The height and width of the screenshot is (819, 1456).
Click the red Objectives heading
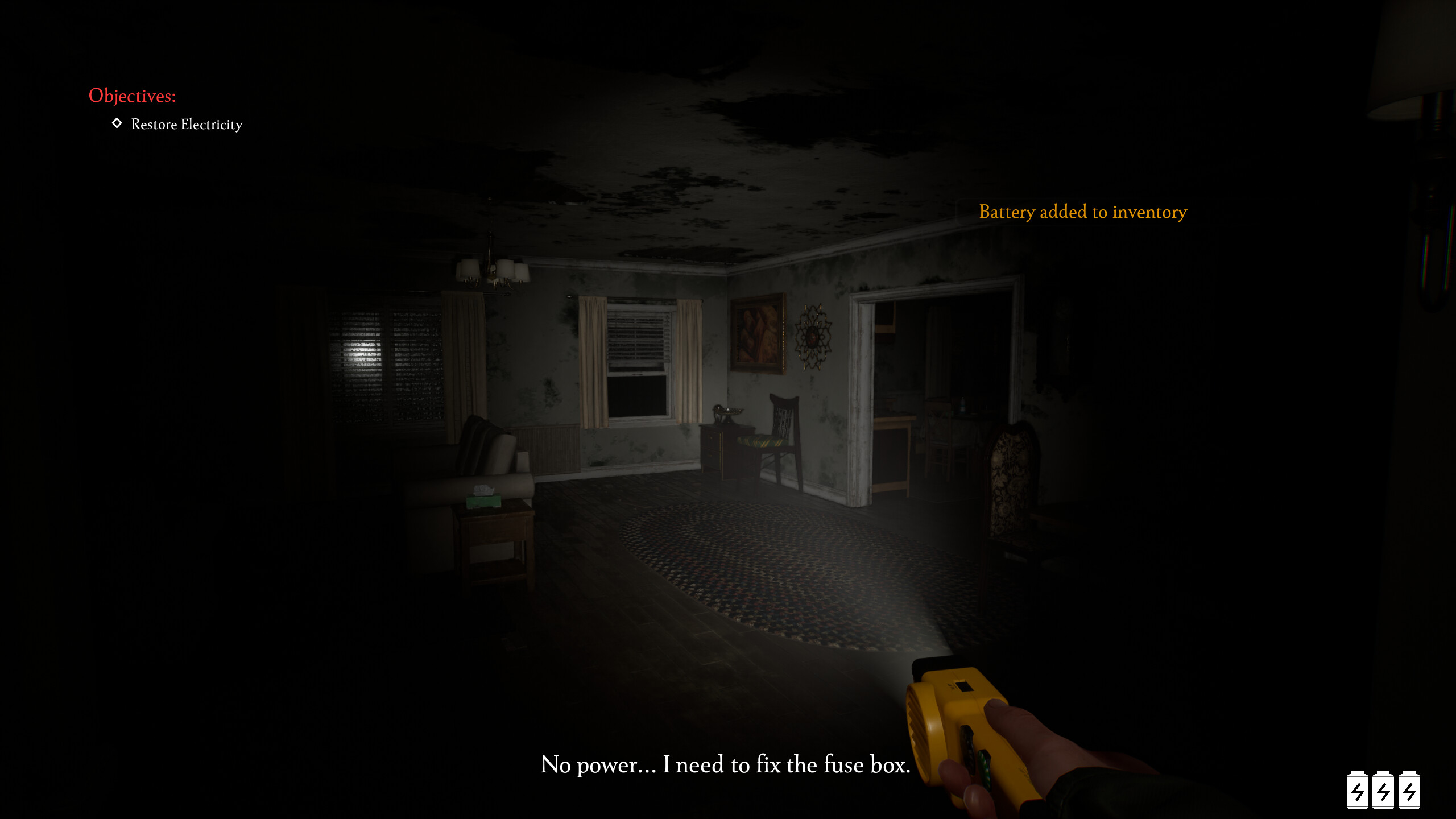[x=131, y=95]
